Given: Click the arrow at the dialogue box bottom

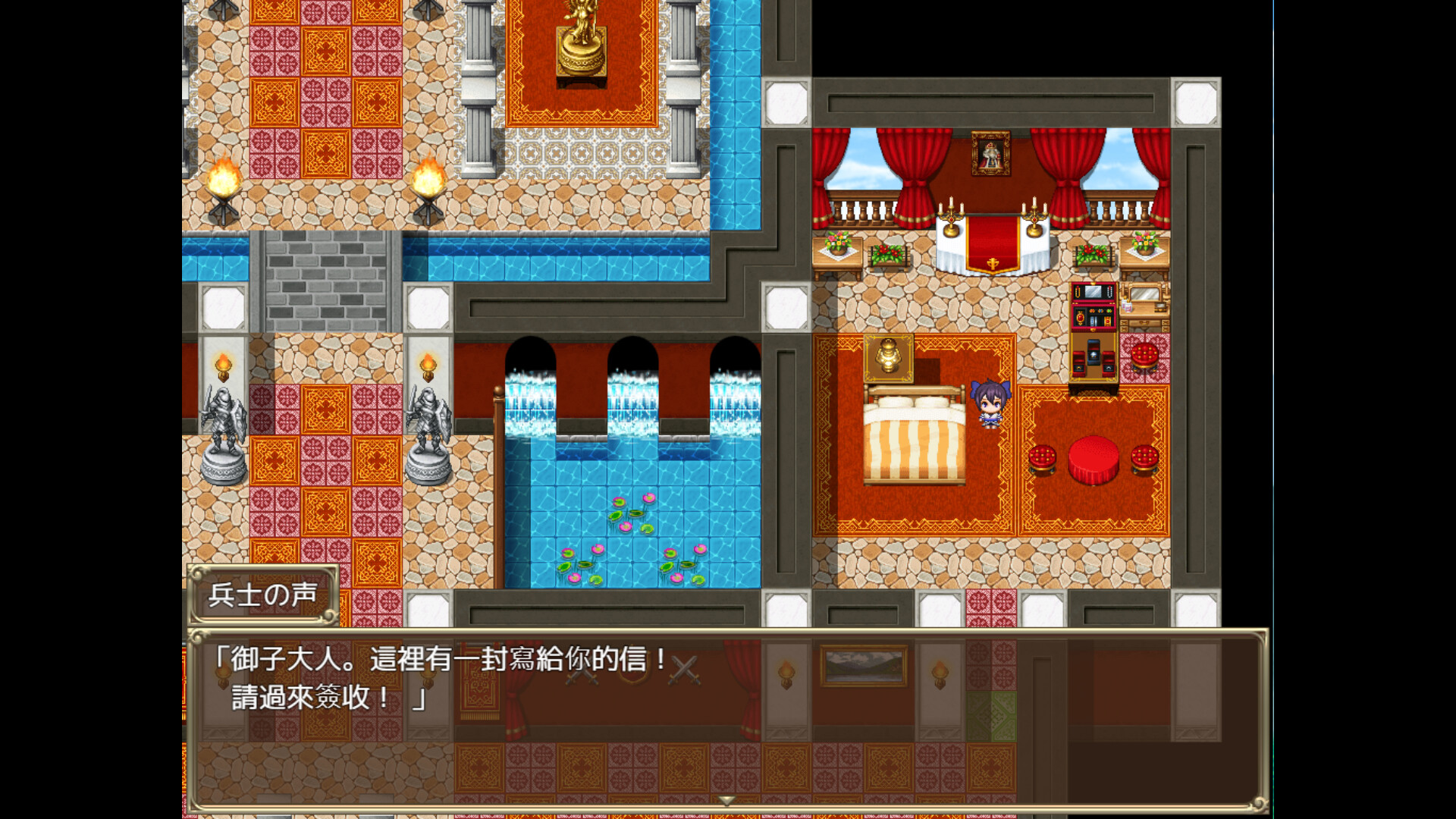Looking at the screenshot, I should 726,799.
